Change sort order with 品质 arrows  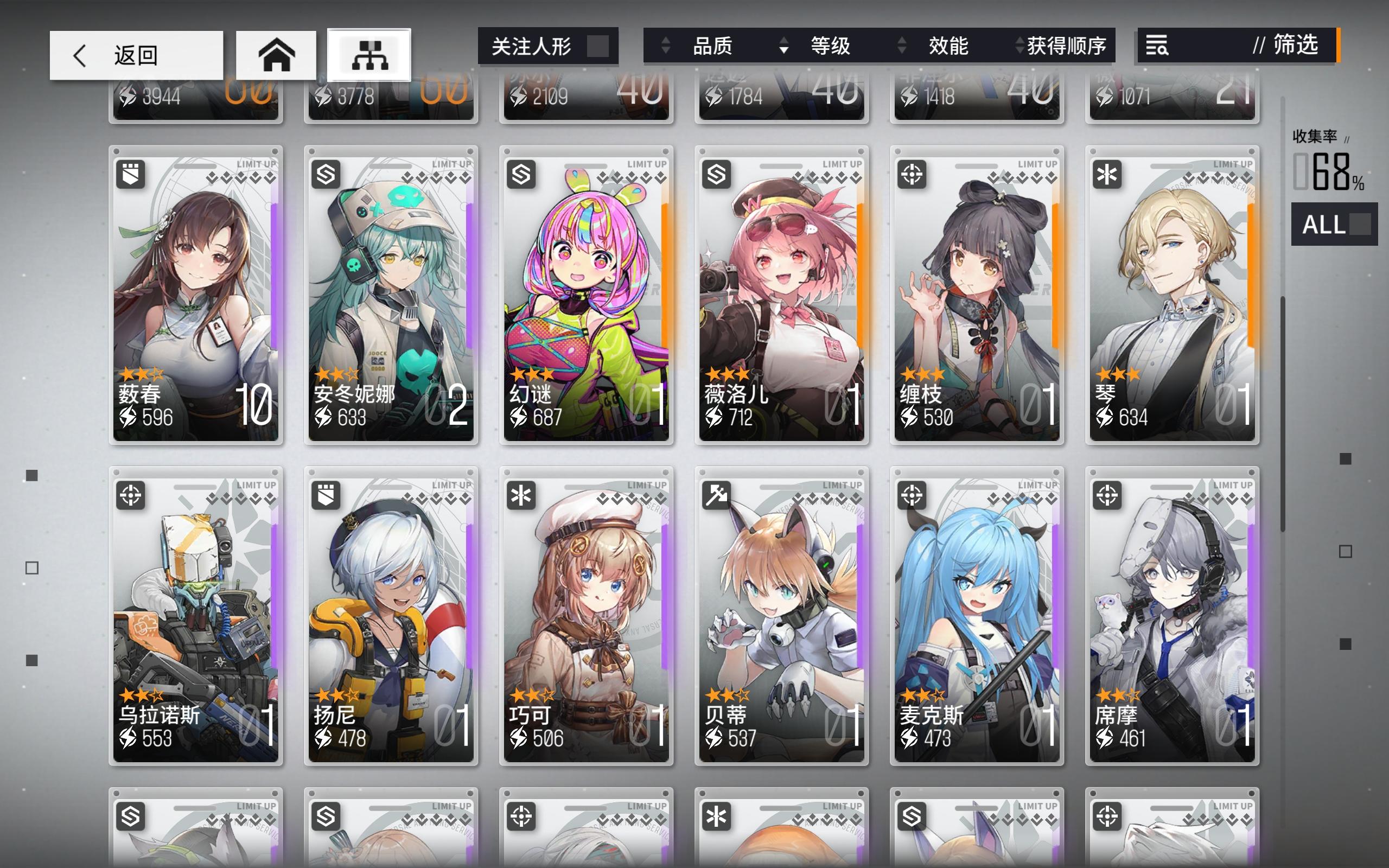pyautogui.click(x=666, y=47)
